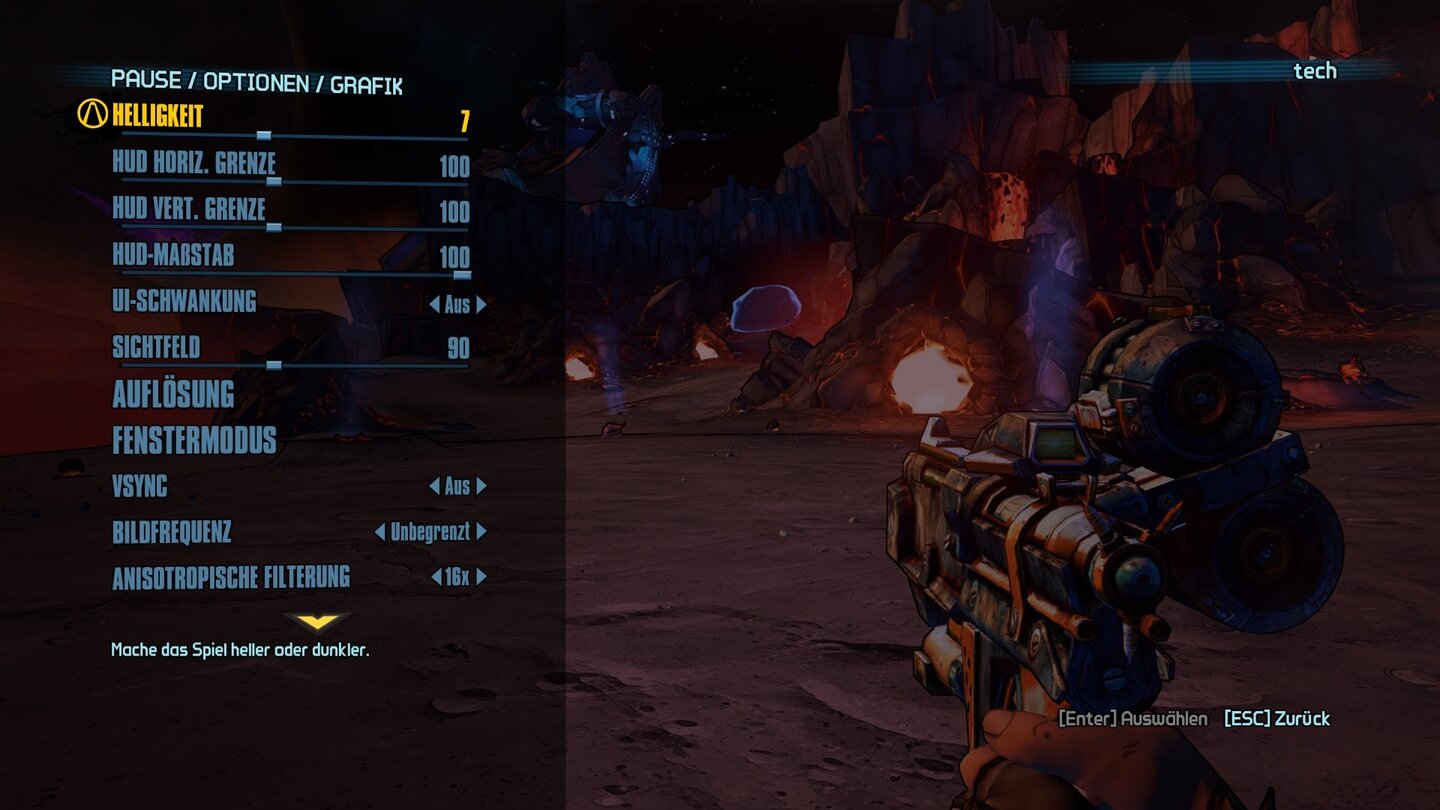This screenshot has height=810, width=1440.
Task: Click the HELLIGKEIT slider handle
Action: pyautogui.click(x=264, y=135)
